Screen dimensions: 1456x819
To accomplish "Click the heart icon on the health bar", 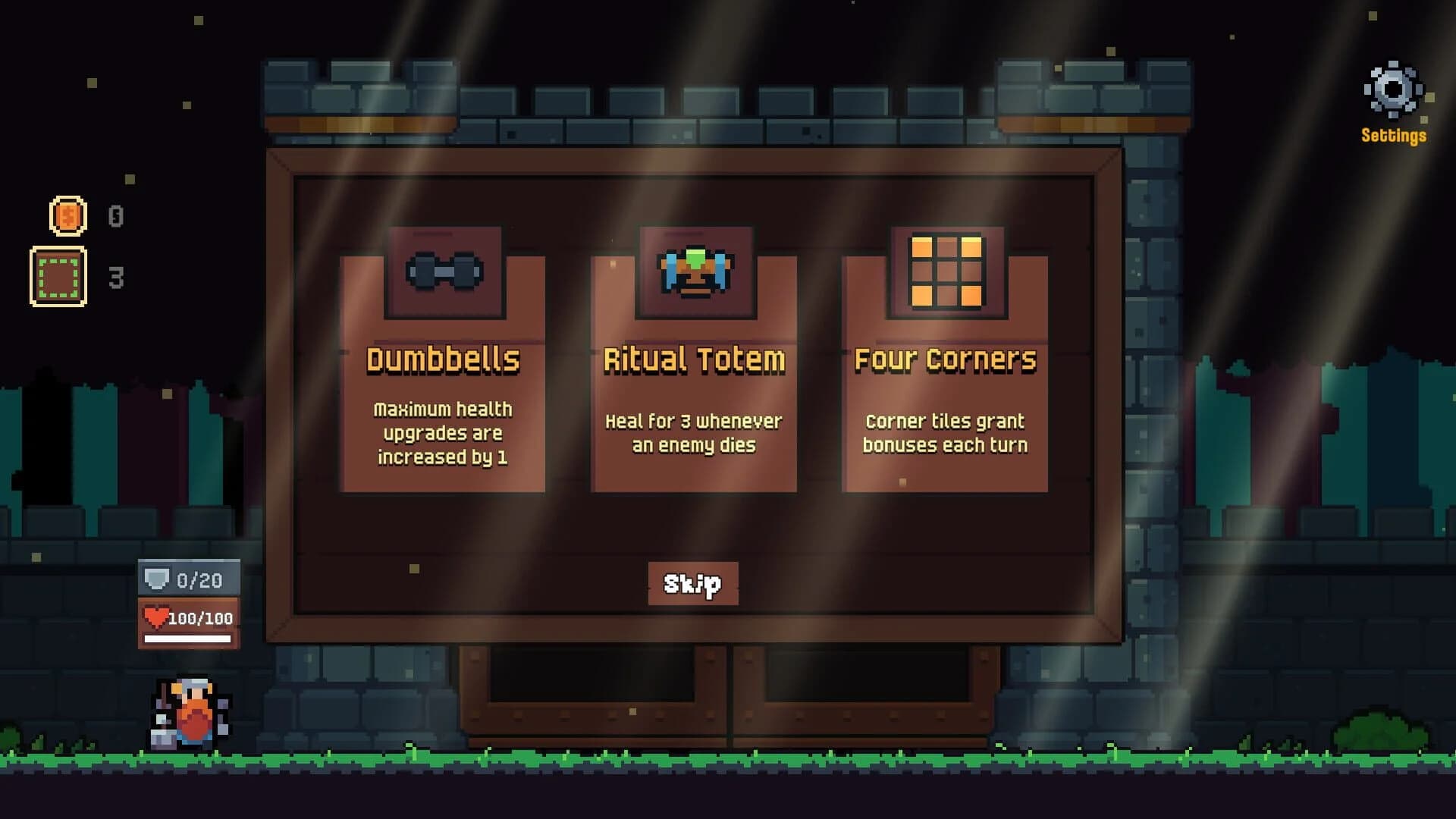I will tap(155, 618).
